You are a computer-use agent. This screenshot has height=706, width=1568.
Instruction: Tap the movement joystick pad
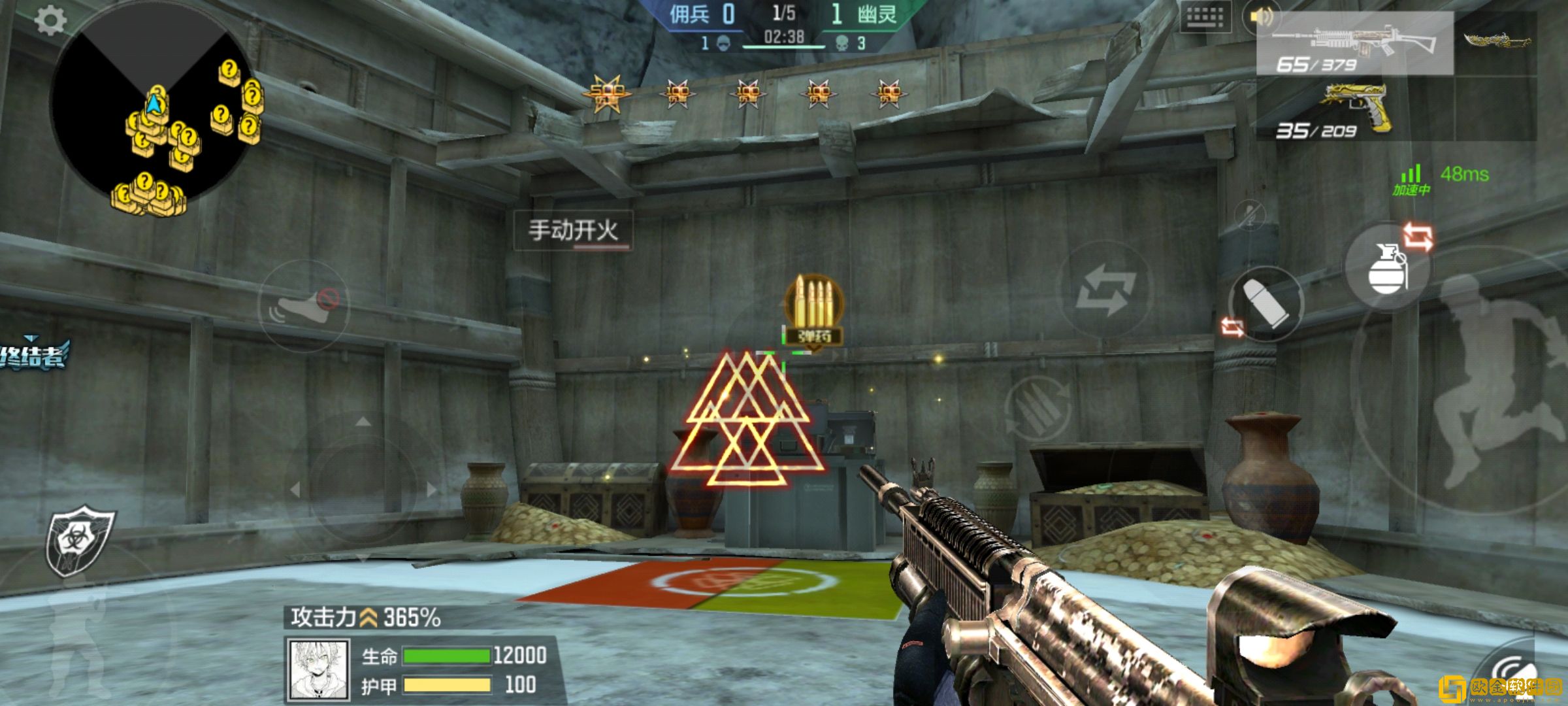(x=363, y=487)
